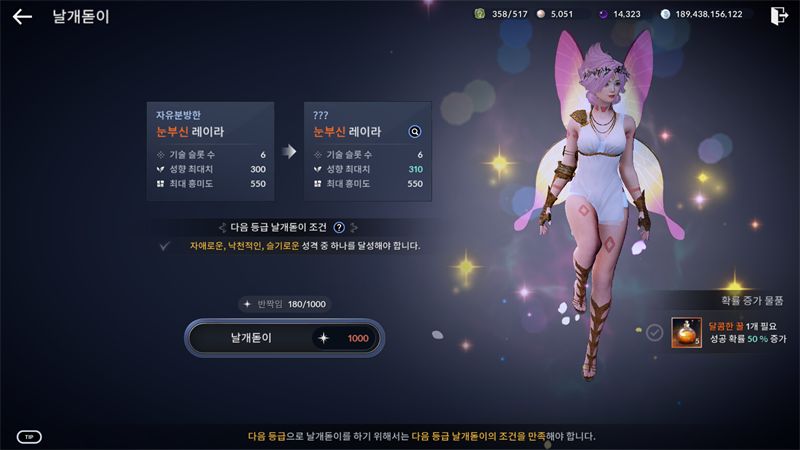Open the green energy points icon
The width and height of the screenshot is (800, 450).
[x=479, y=14]
